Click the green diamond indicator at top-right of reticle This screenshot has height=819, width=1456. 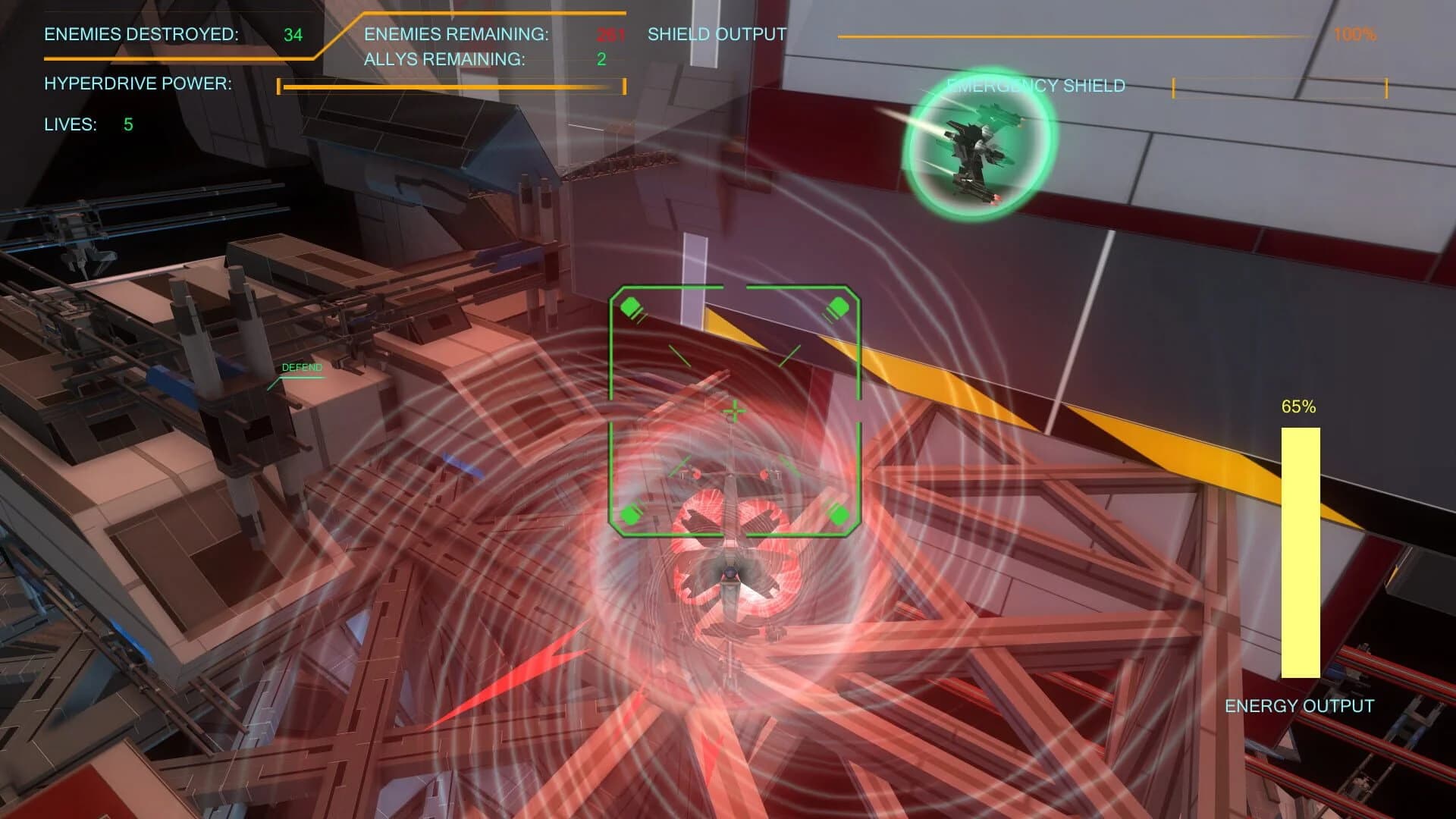(x=838, y=307)
